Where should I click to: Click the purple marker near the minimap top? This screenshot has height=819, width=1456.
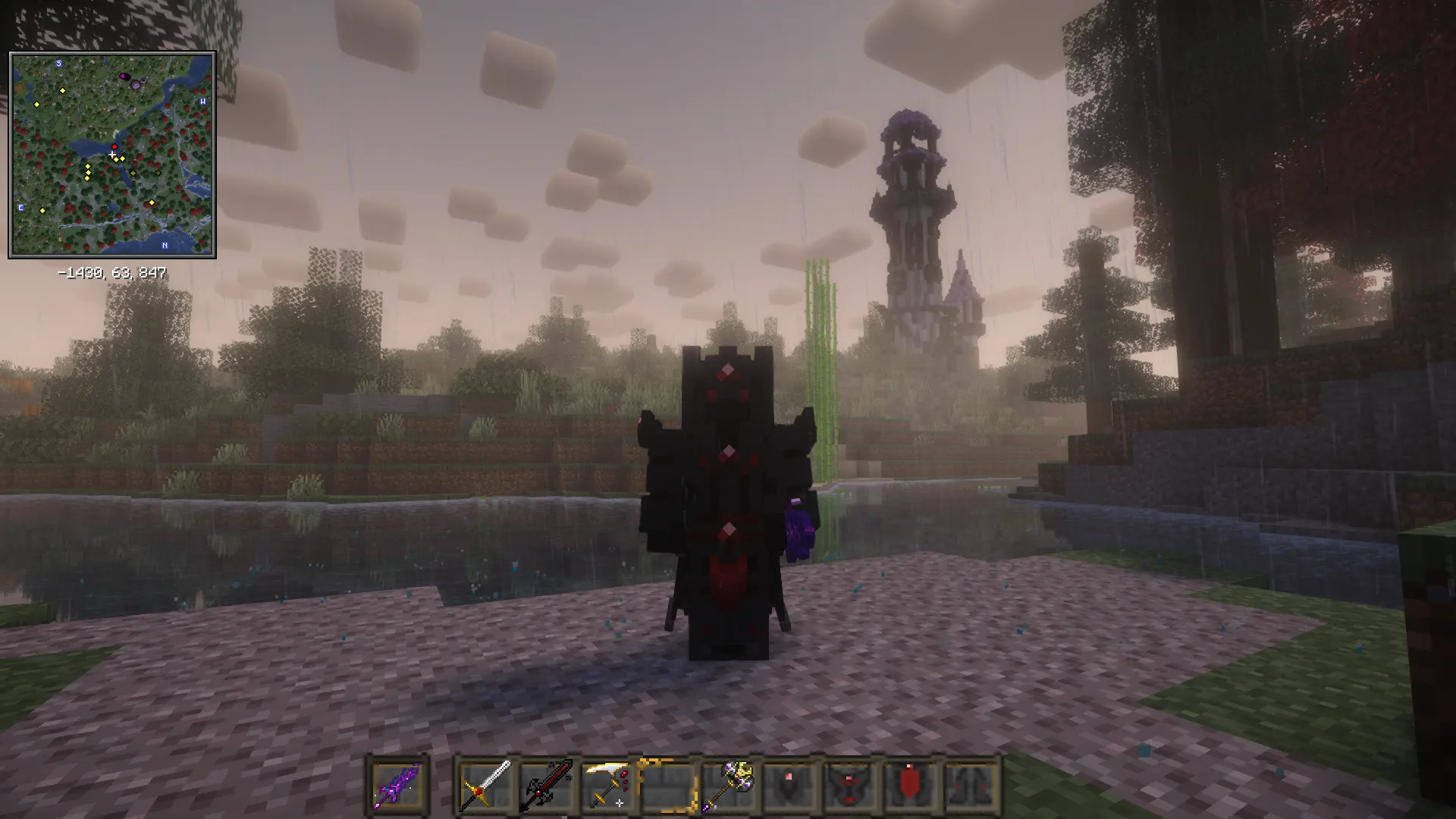tap(123, 77)
